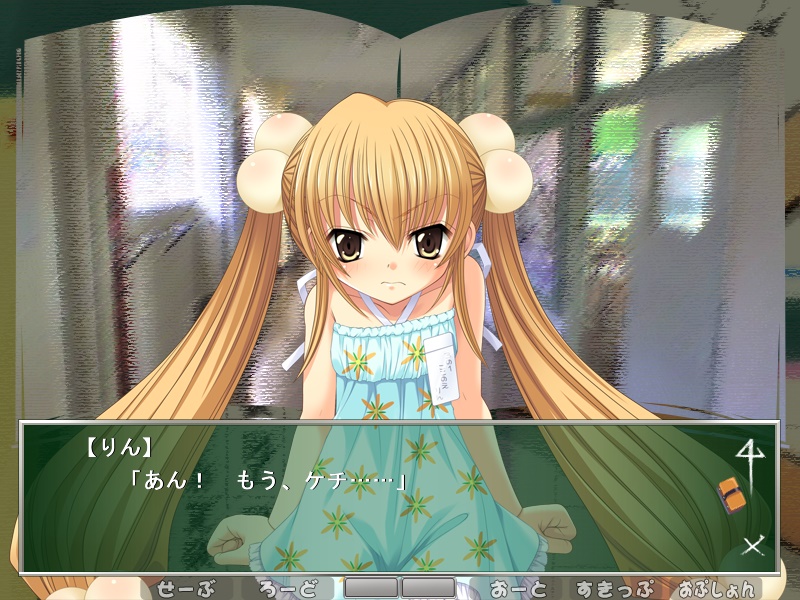This screenshot has height=600, width=800.
Task: Open the Option (おぷしょん) settings
Action: point(714,588)
